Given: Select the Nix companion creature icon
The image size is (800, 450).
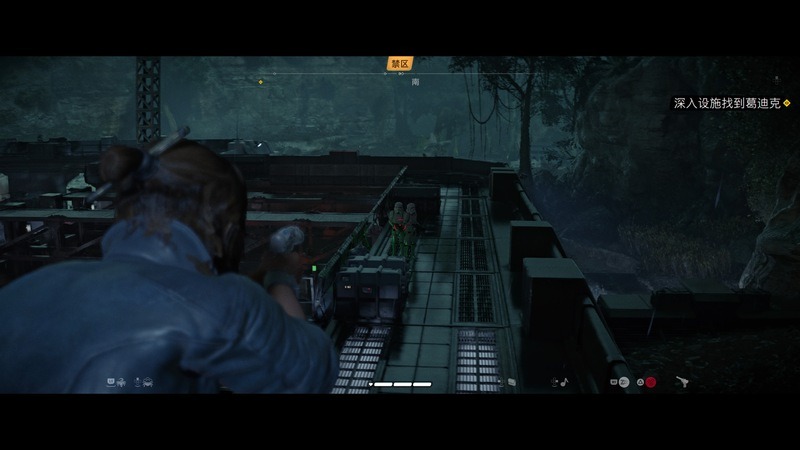Looking at the screenshot, I should (x=147, y=381).
